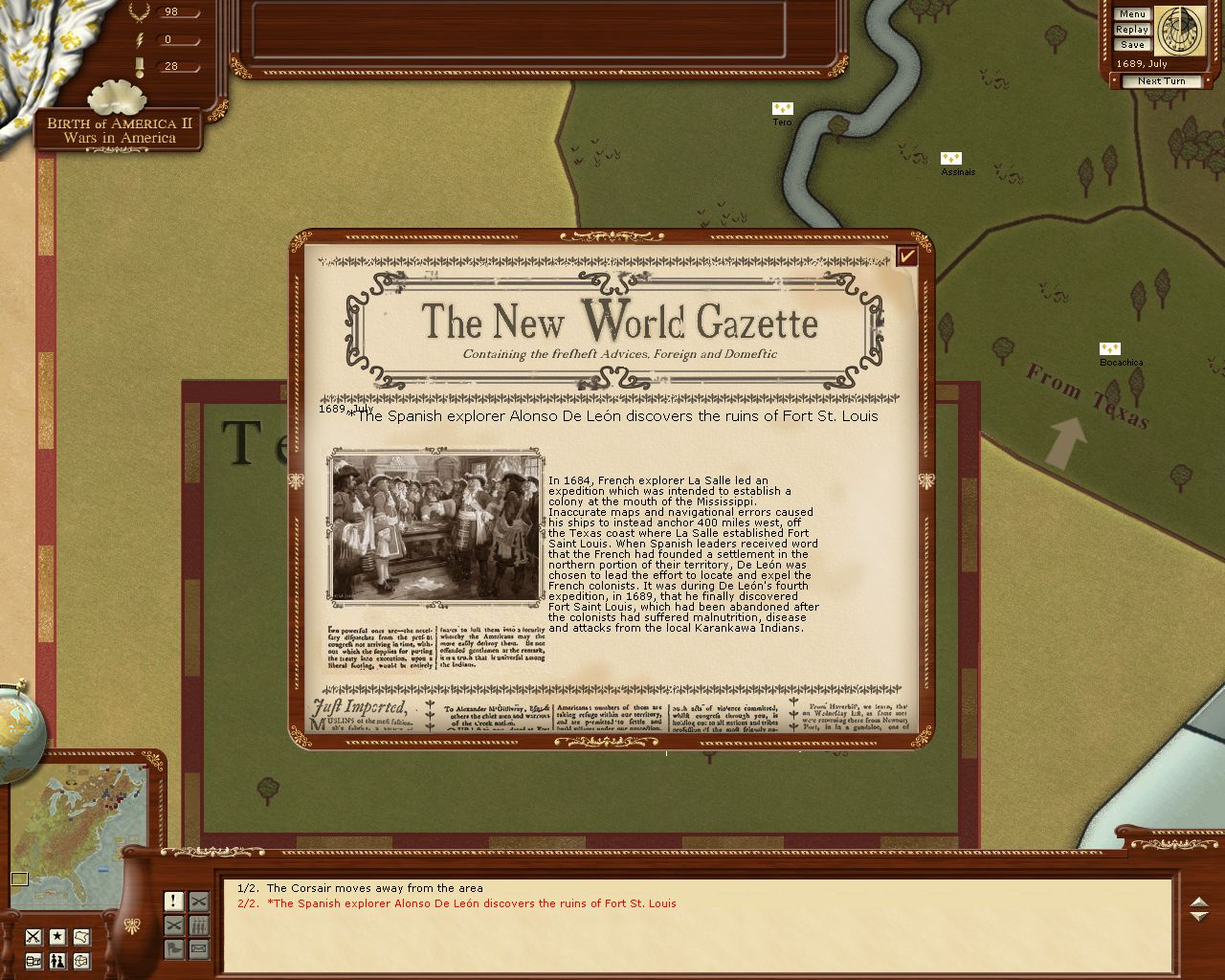Click the sundial turn emblem
The image size is (1225, 980).
click(x=1179, y=31)
